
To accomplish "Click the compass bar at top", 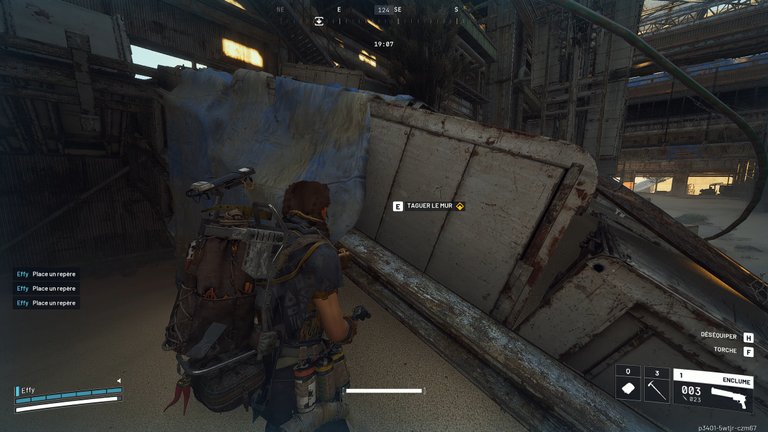I will pyautogui.click(x=383, y=10).
